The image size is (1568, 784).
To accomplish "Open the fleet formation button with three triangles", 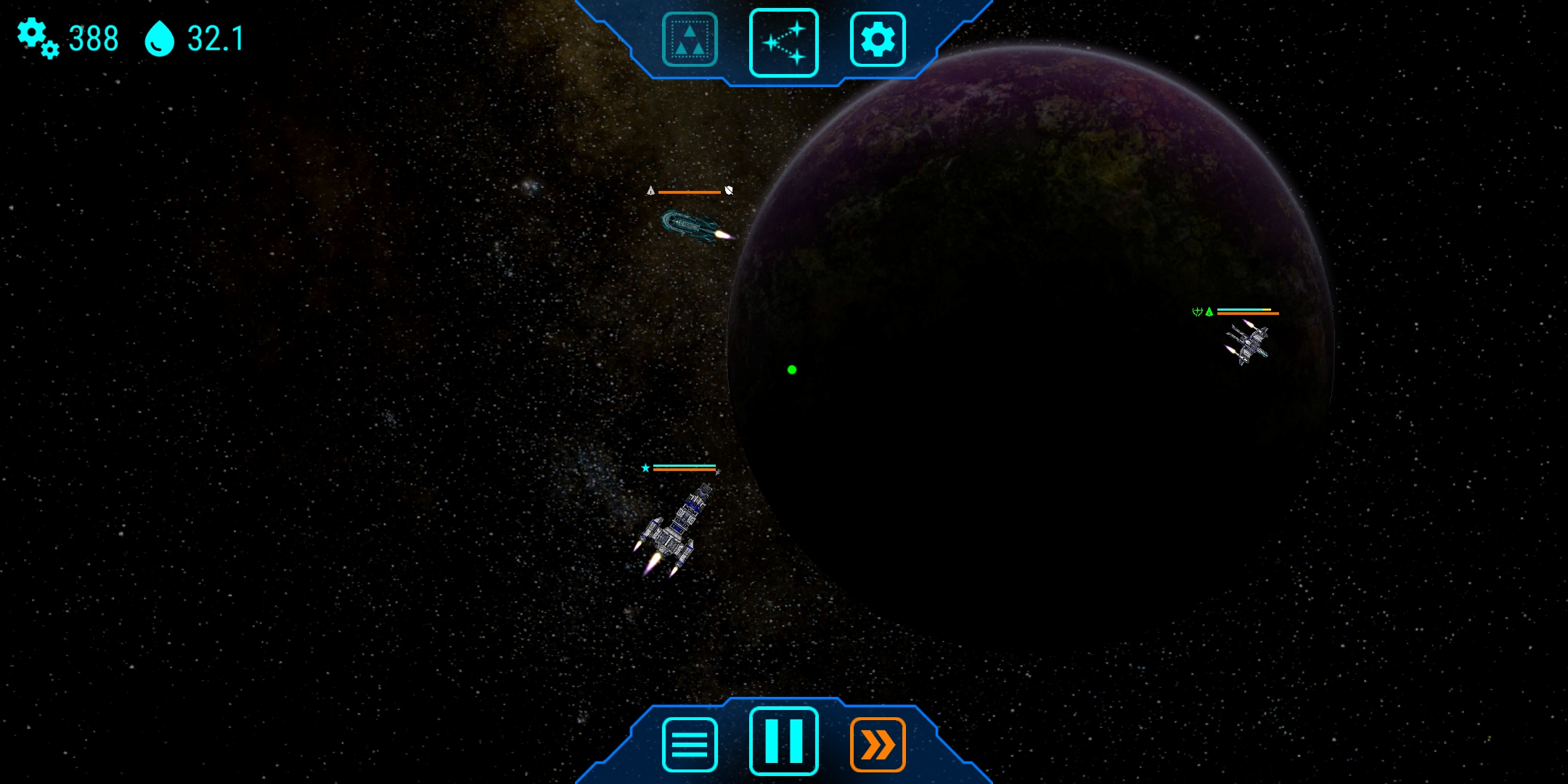I will coord(690,40).
